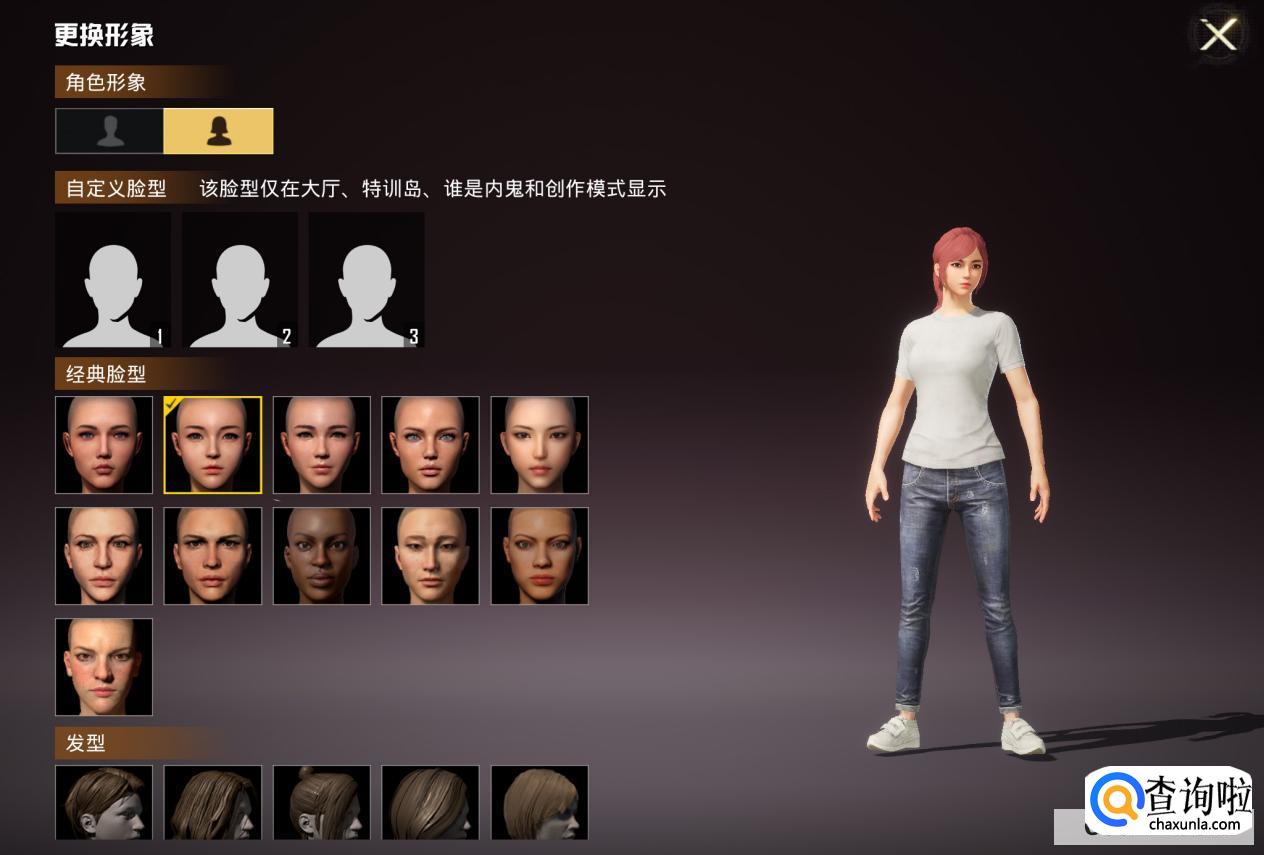This screenshot has height=855, width=1264.
Task: Open custom face slot 3
Action: point(367,280)
